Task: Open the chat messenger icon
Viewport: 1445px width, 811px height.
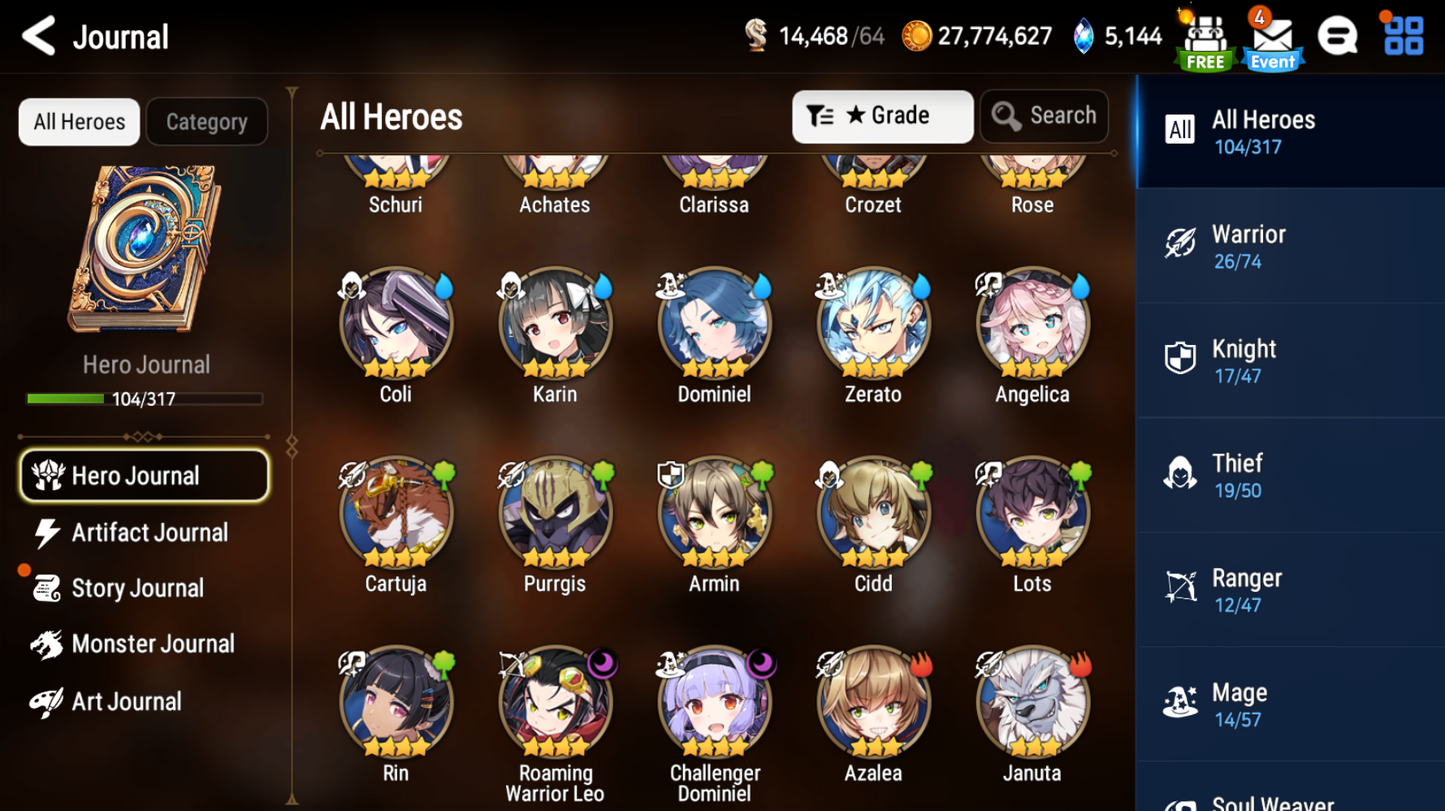Action: pos(1337,36)
